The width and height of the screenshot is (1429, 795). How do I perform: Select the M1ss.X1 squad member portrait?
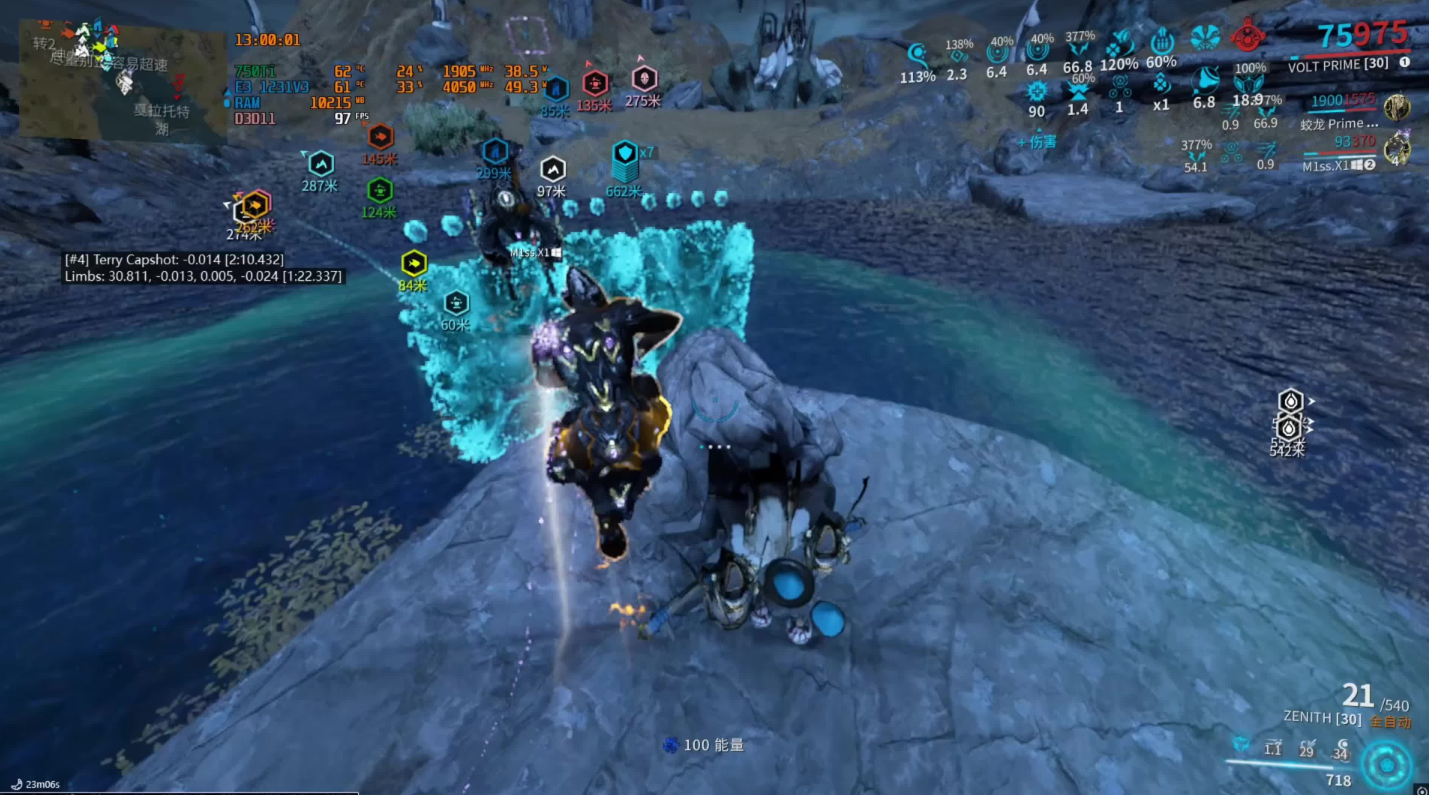1397,149
